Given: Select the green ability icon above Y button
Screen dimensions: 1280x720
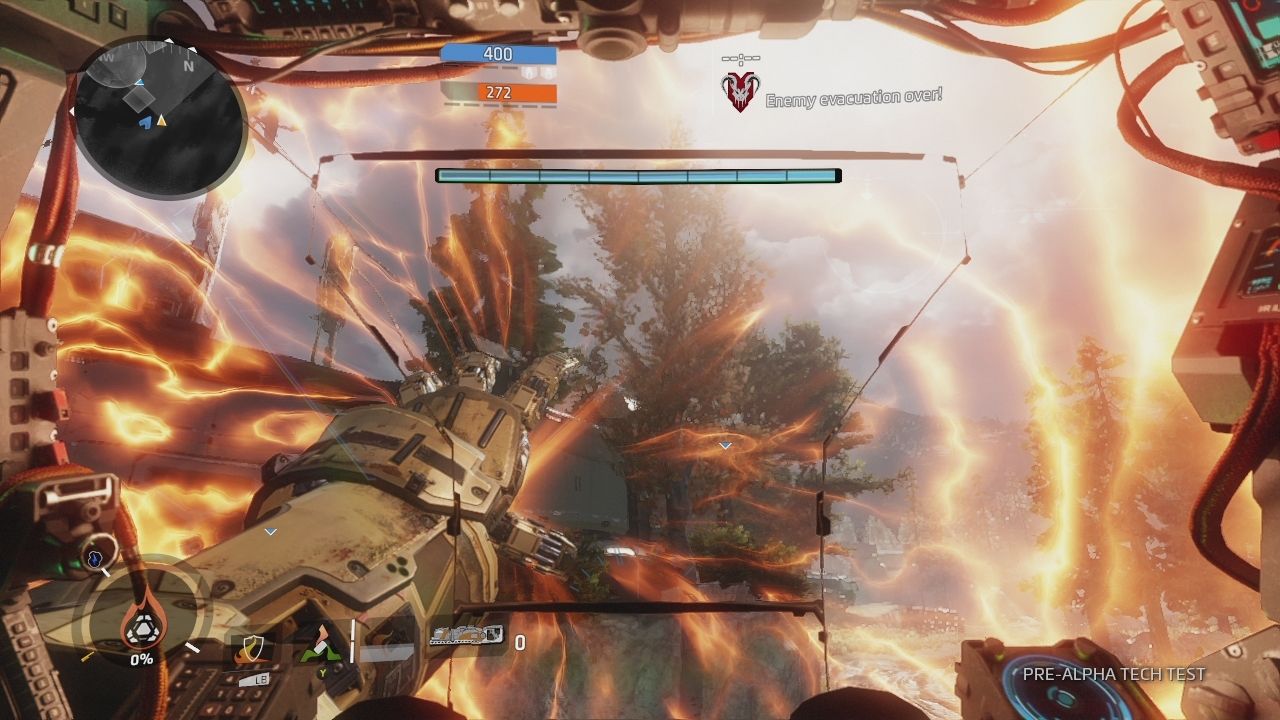Looking at the screenshot, I should [x=321, y=645].
